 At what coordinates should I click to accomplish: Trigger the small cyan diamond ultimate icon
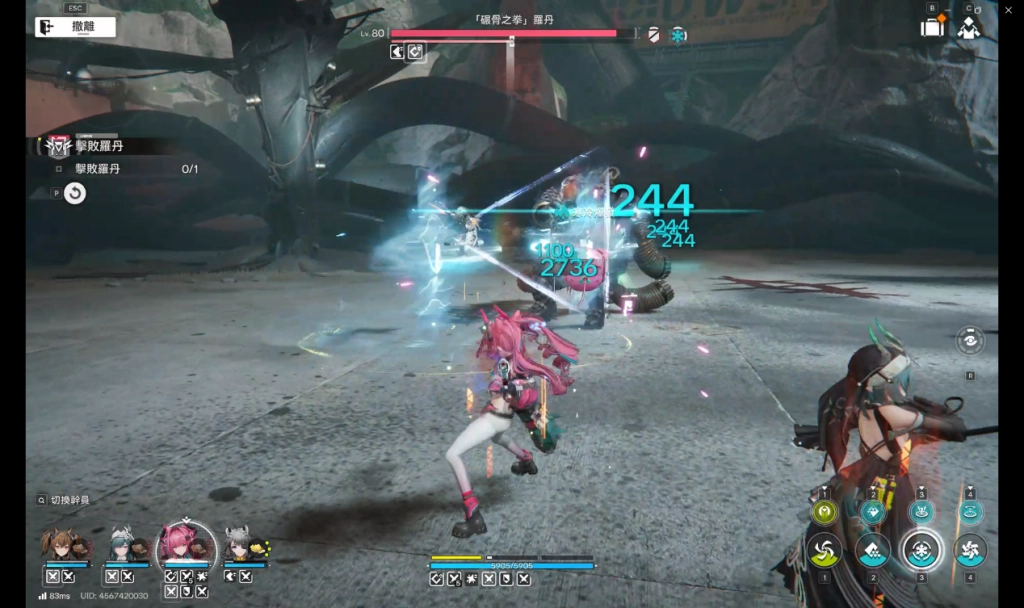coord(872,512)
